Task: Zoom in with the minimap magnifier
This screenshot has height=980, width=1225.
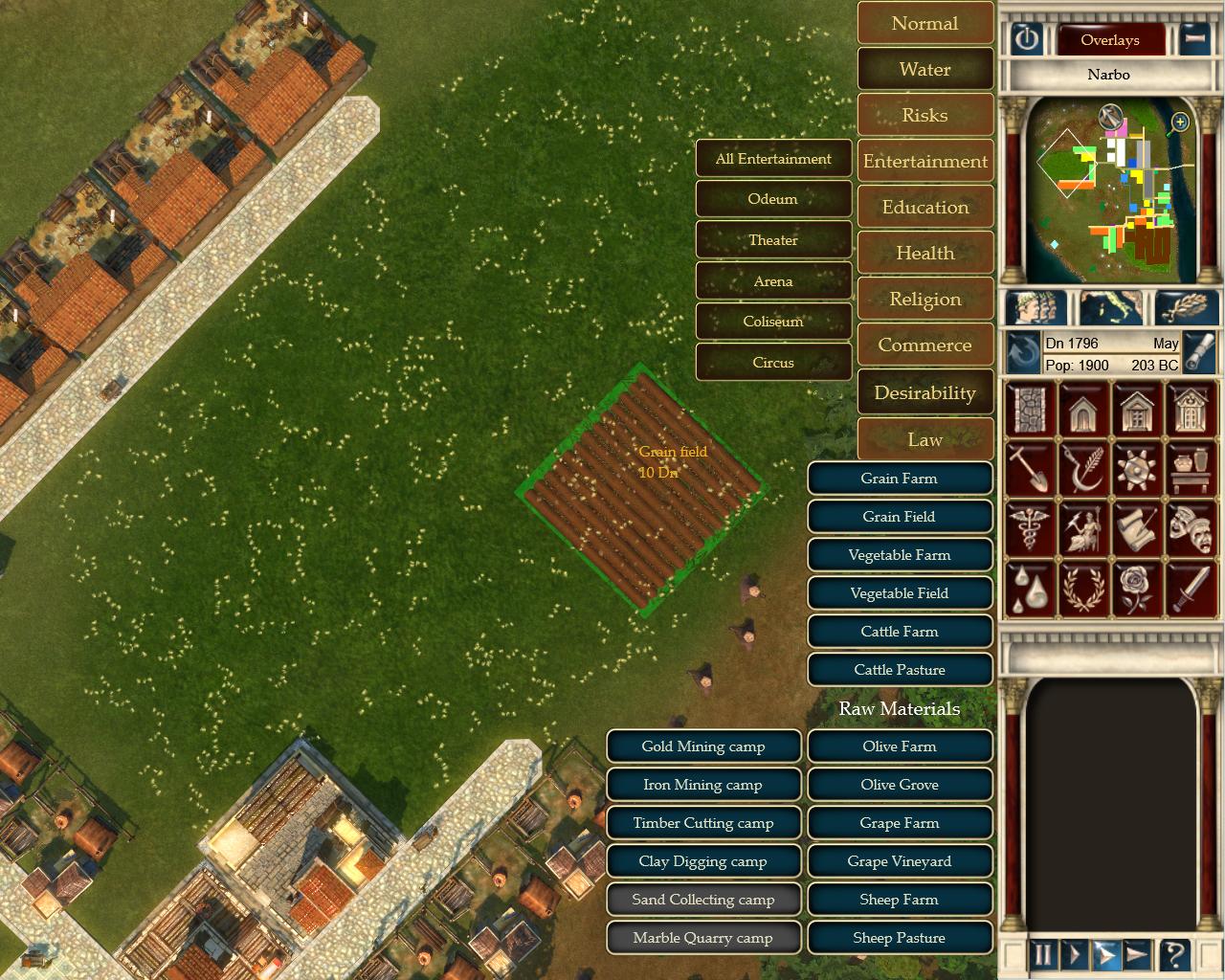Action: 1180,122
